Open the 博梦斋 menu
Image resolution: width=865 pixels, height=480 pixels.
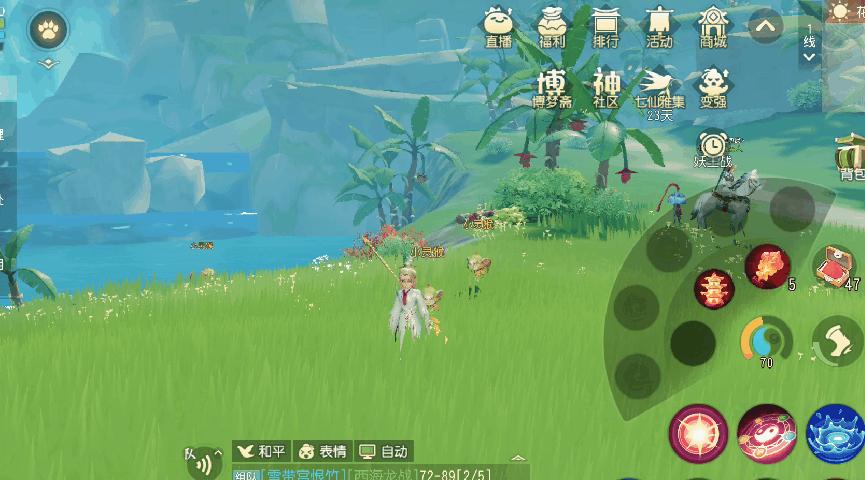552,86
